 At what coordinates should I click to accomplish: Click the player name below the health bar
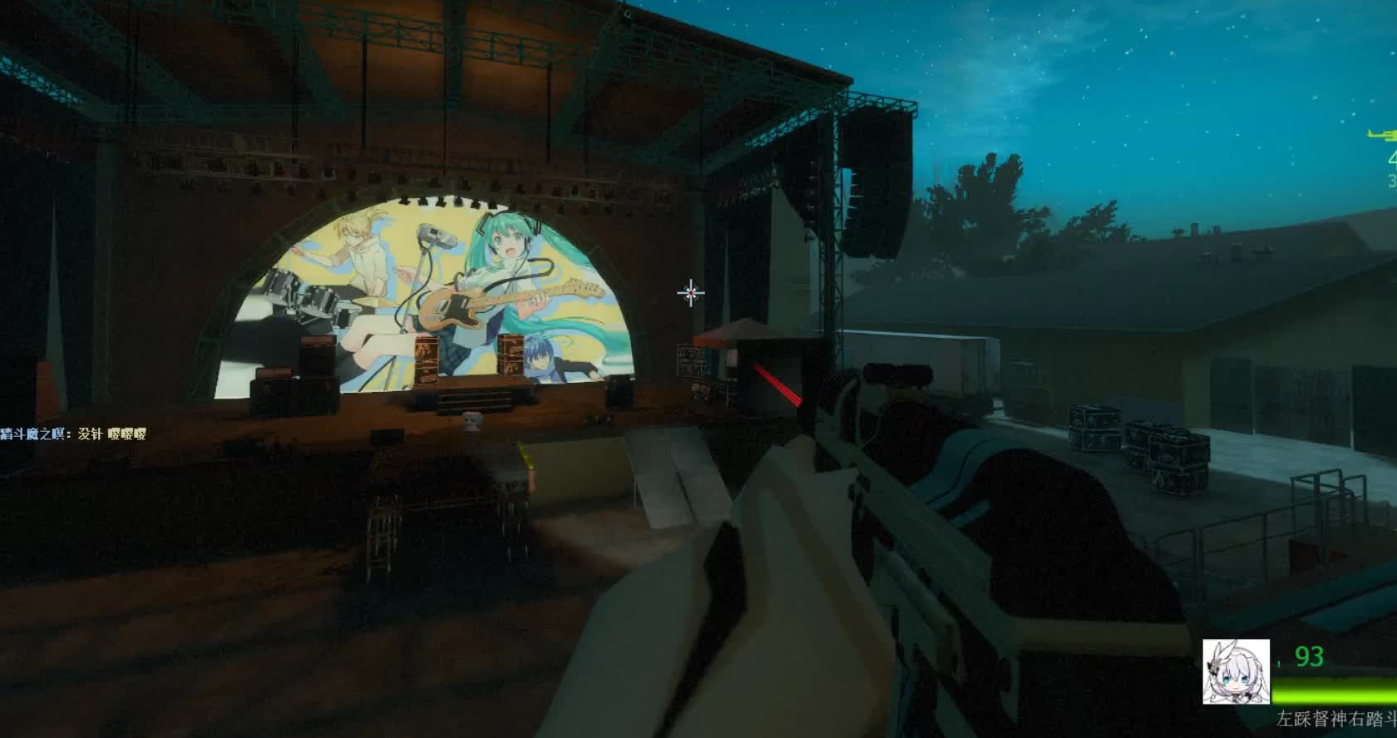(1336, 718)
